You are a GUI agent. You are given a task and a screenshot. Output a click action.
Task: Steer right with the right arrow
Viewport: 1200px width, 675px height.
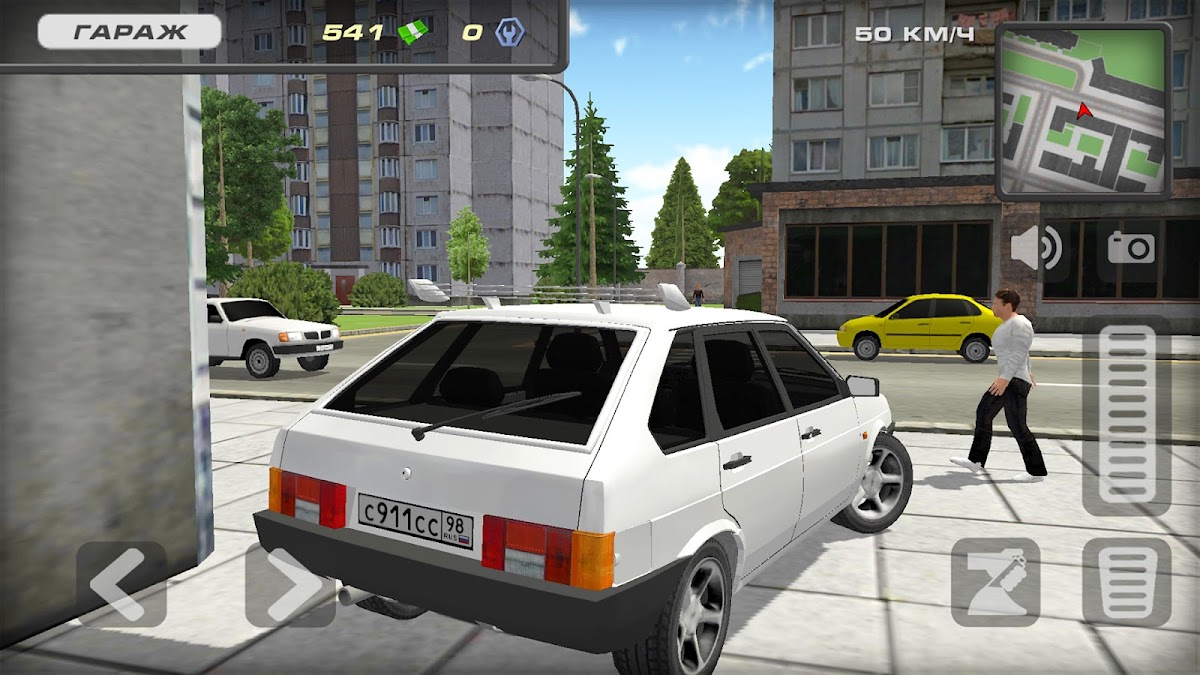click(x=290, y=585)
